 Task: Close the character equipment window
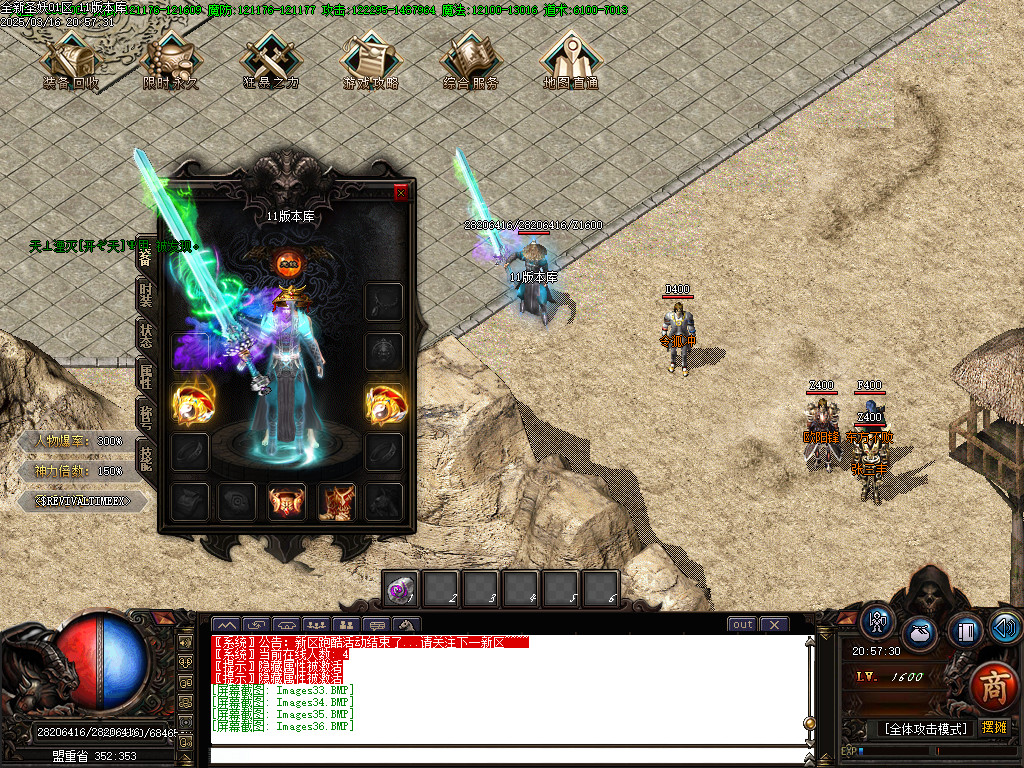pos(401,193)
